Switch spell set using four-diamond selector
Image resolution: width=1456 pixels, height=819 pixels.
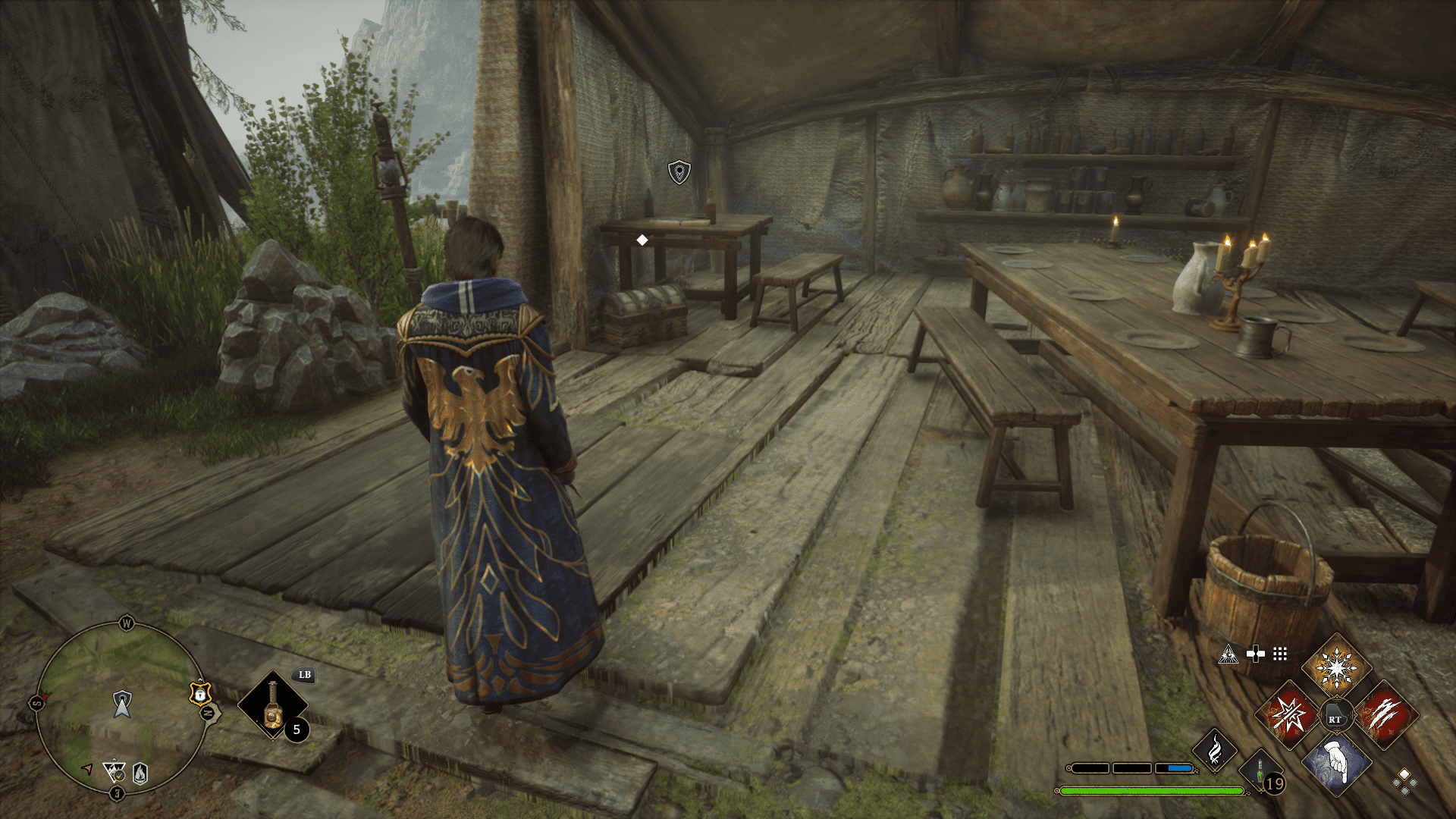click(1404, 781)
